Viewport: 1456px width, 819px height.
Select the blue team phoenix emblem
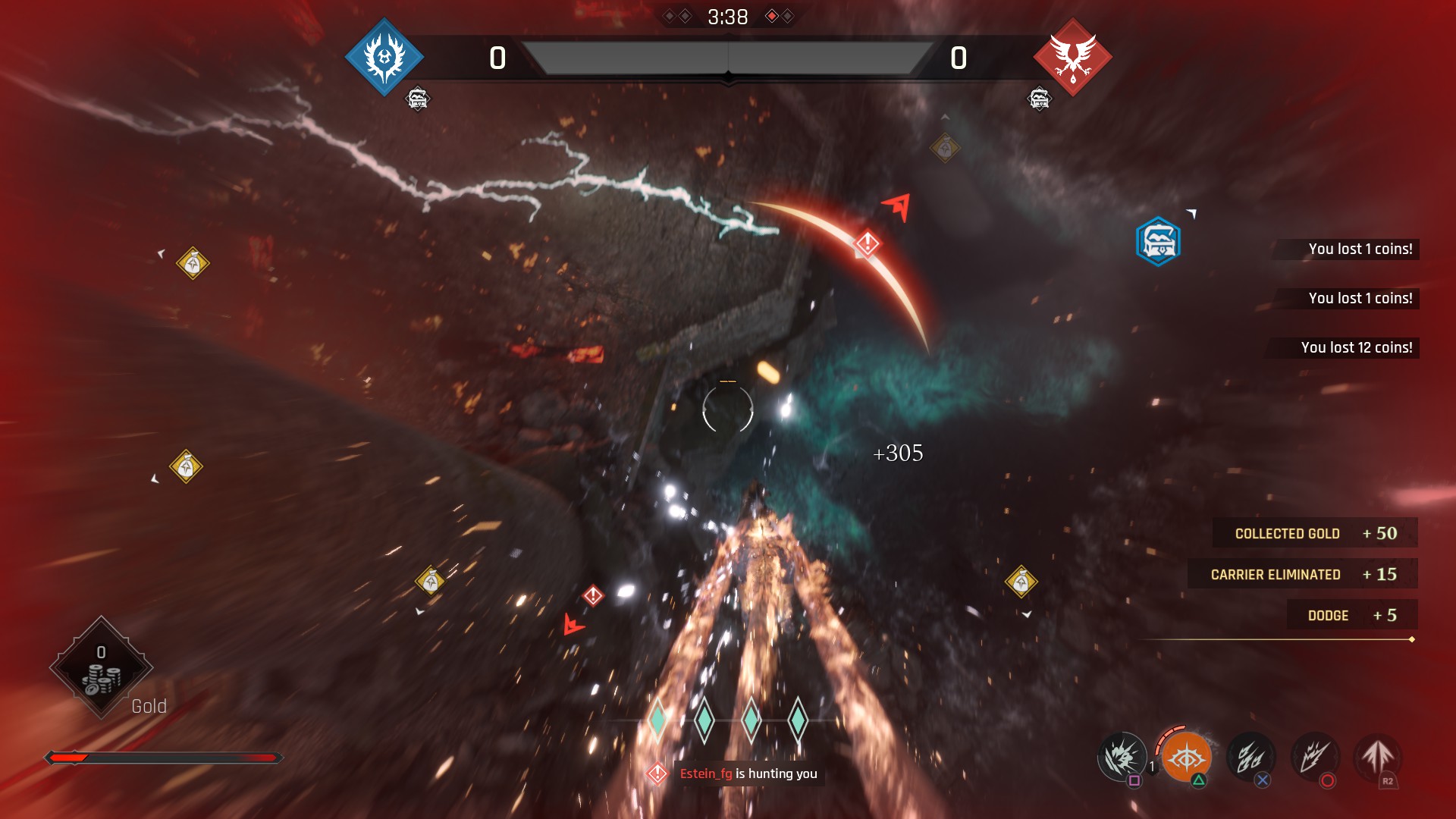coord(384,58)
